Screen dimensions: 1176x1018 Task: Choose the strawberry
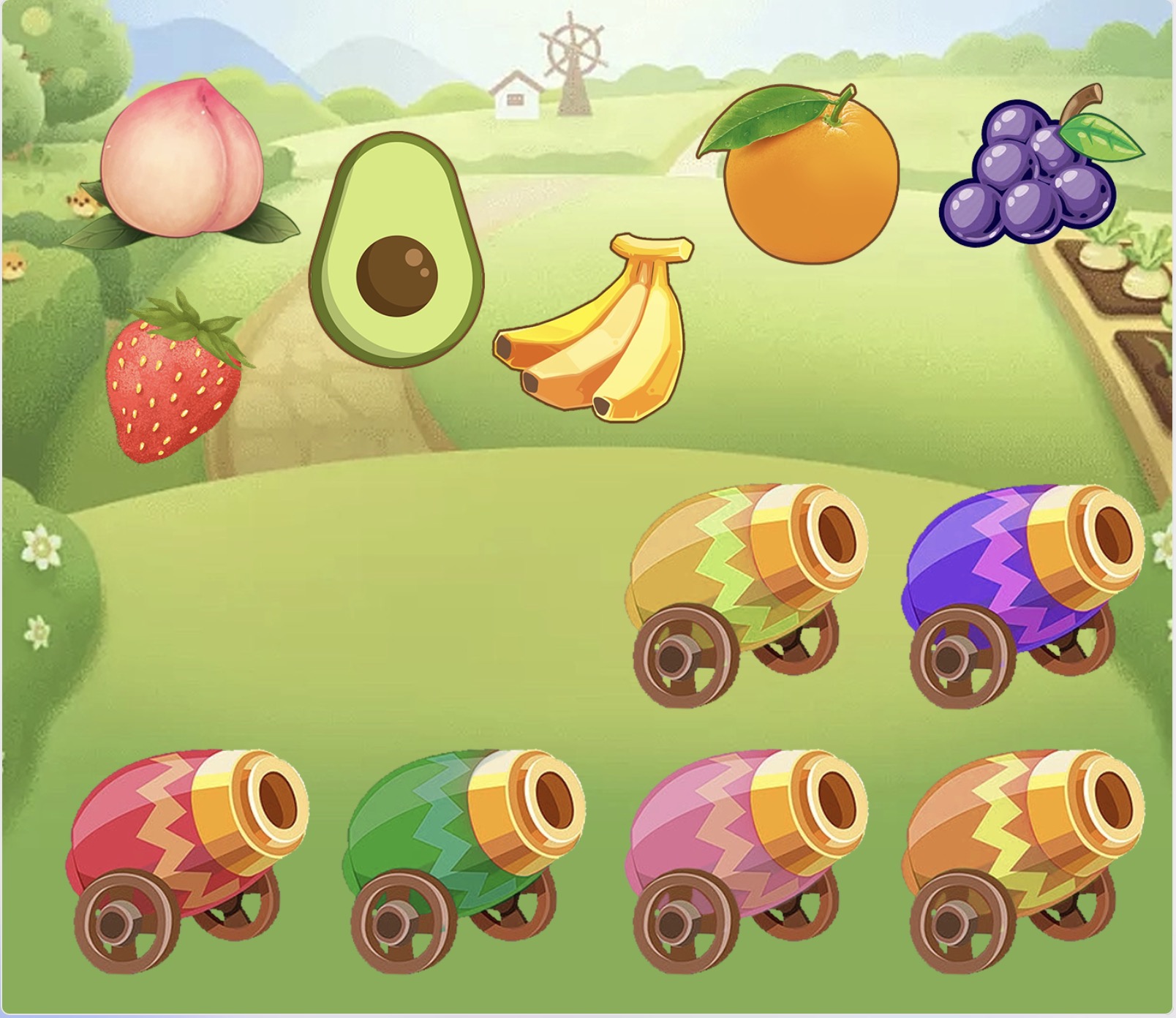pyautogui.click(x=173, y=380)
